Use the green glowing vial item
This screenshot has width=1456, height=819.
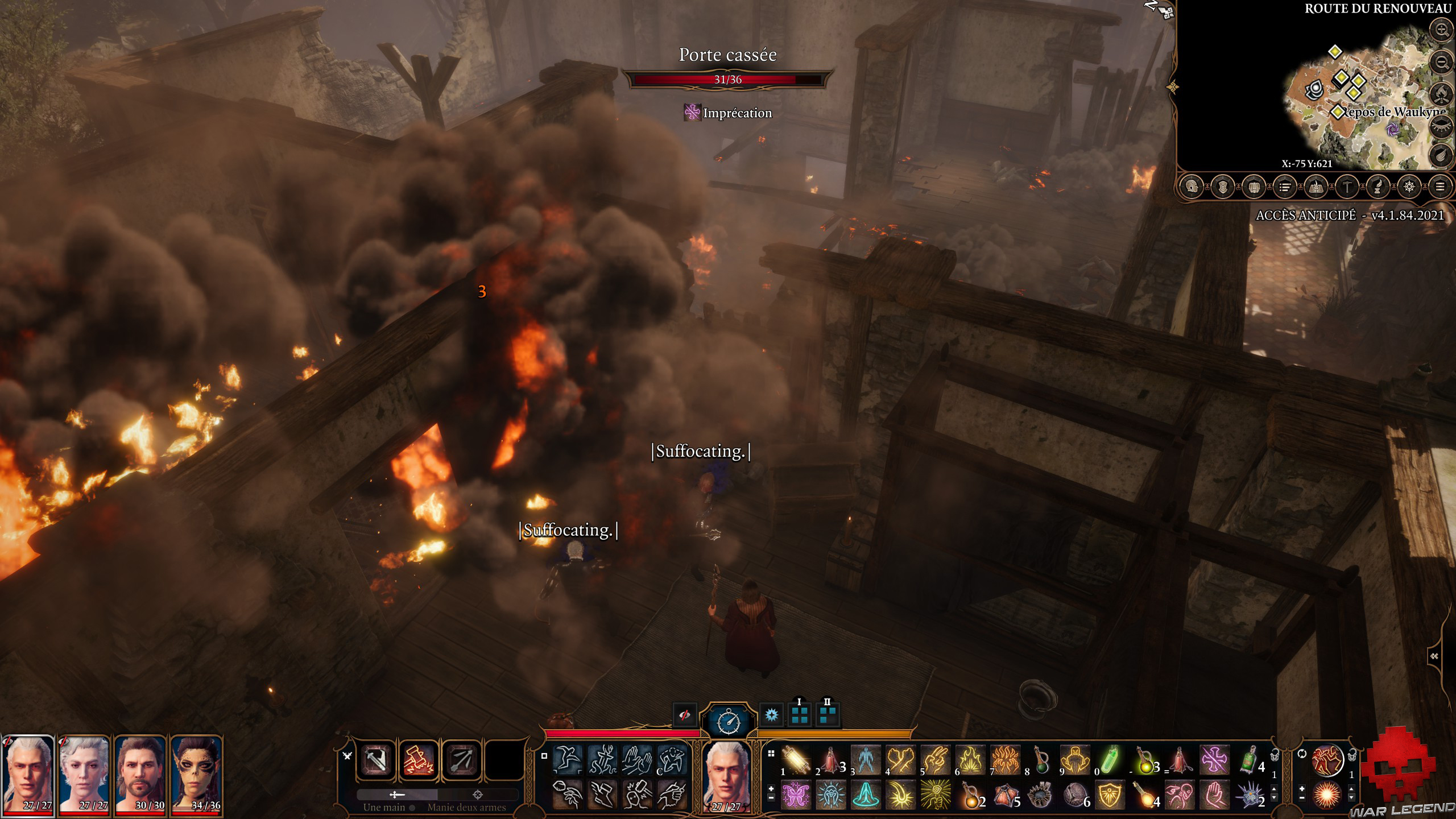[x=1110, y=760]
